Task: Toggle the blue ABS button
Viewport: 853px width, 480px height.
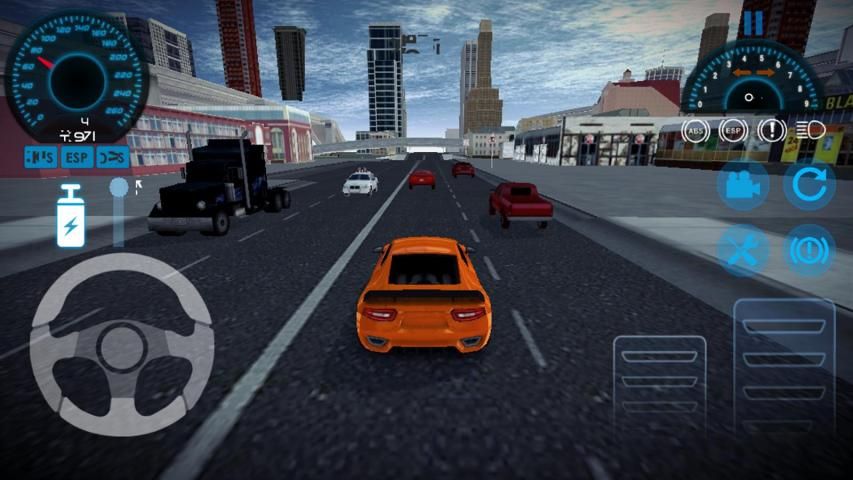Action: point(41,157)
